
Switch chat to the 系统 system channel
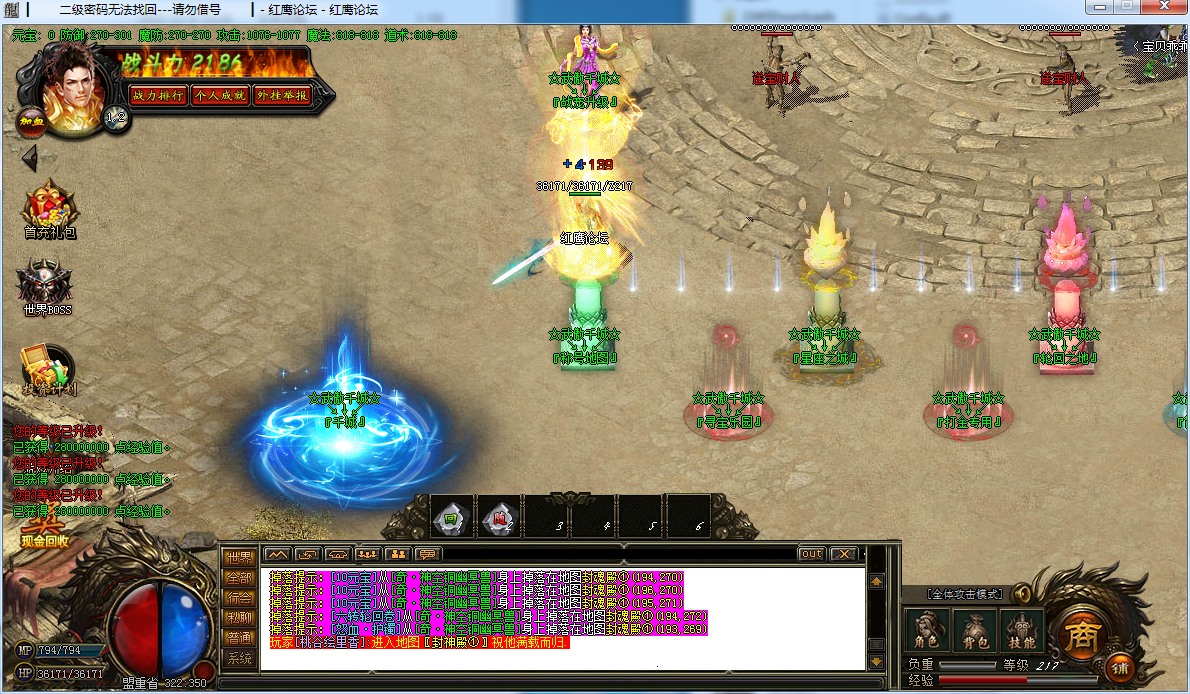tap(239, 658)
